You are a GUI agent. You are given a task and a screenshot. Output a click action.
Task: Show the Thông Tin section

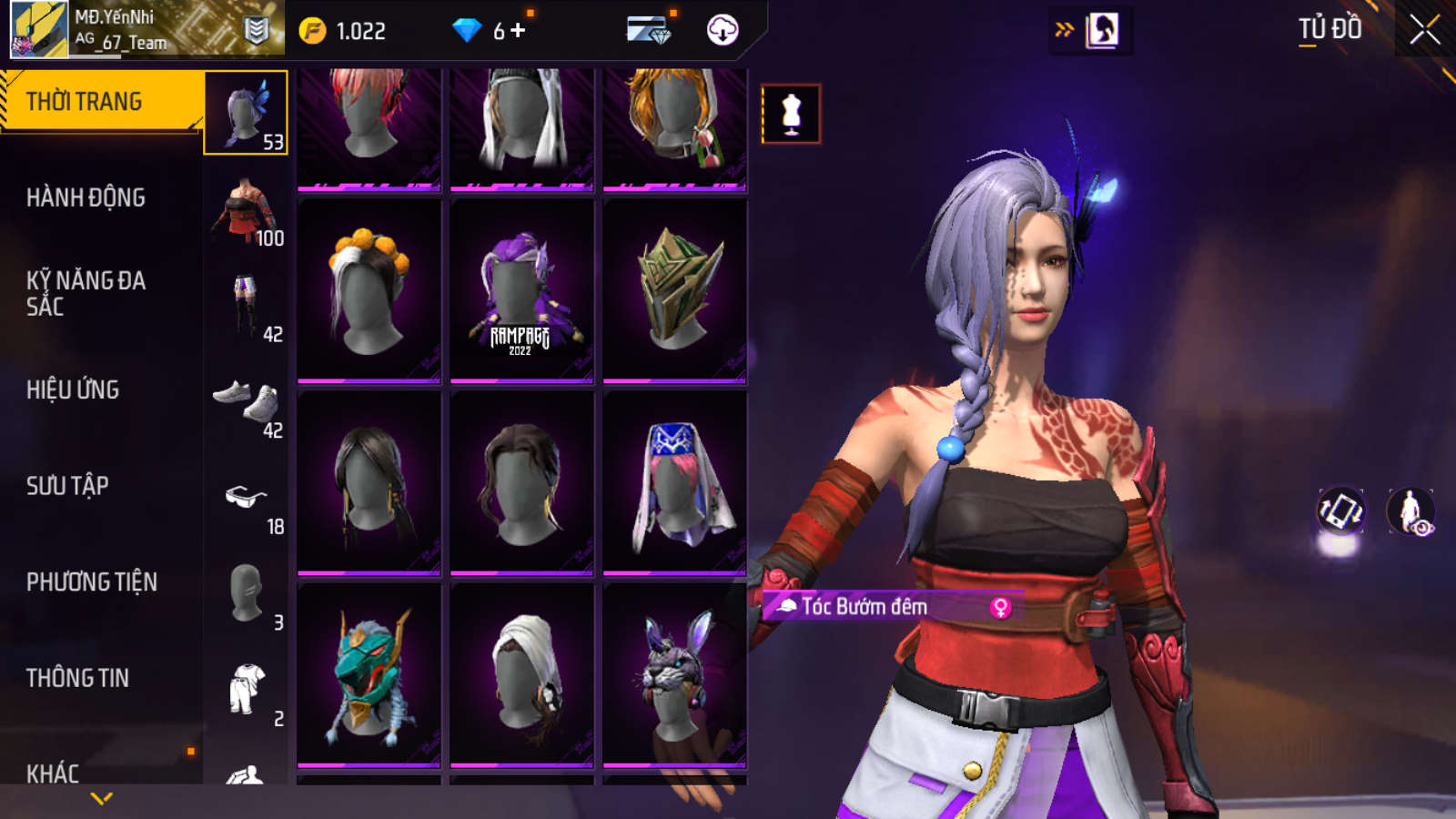pos(77,678)
